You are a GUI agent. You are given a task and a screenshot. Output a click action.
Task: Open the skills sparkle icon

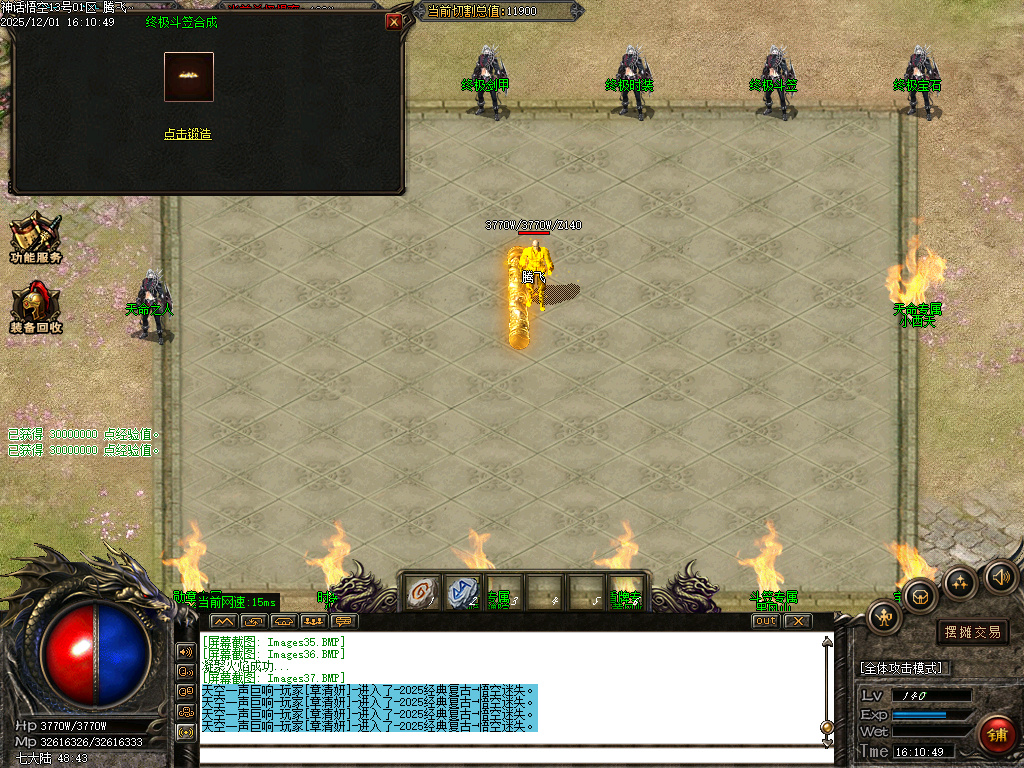(x=961, y=582)
